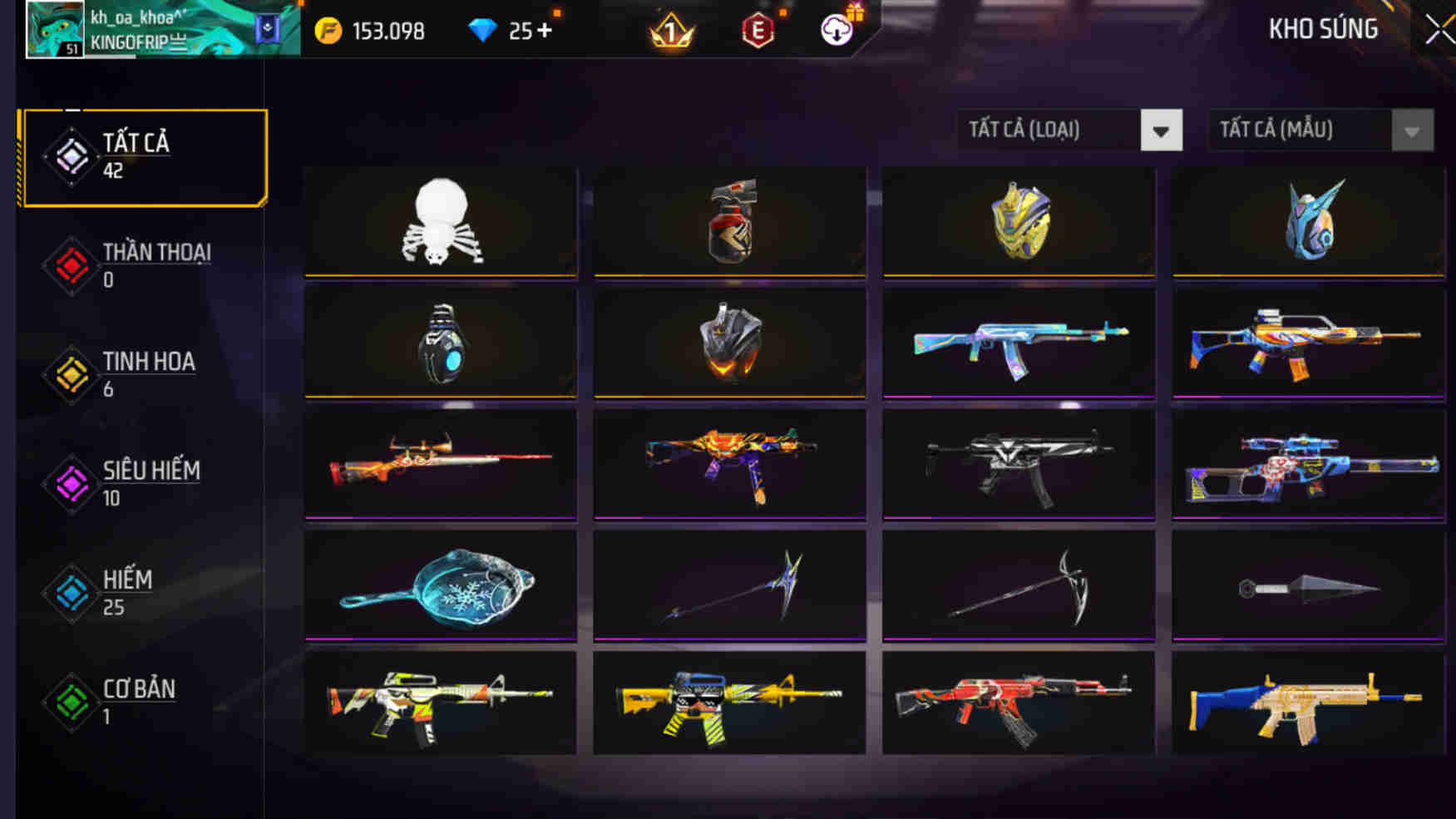
Task: Click the purple SIÊU HIẾM rarity icon
Action: click(x=71, y=483)
